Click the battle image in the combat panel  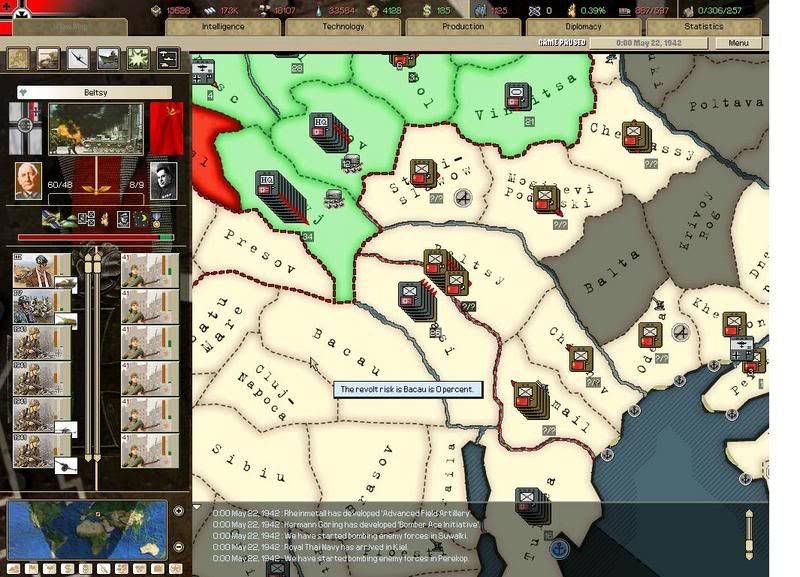click(x=95, y=128)
